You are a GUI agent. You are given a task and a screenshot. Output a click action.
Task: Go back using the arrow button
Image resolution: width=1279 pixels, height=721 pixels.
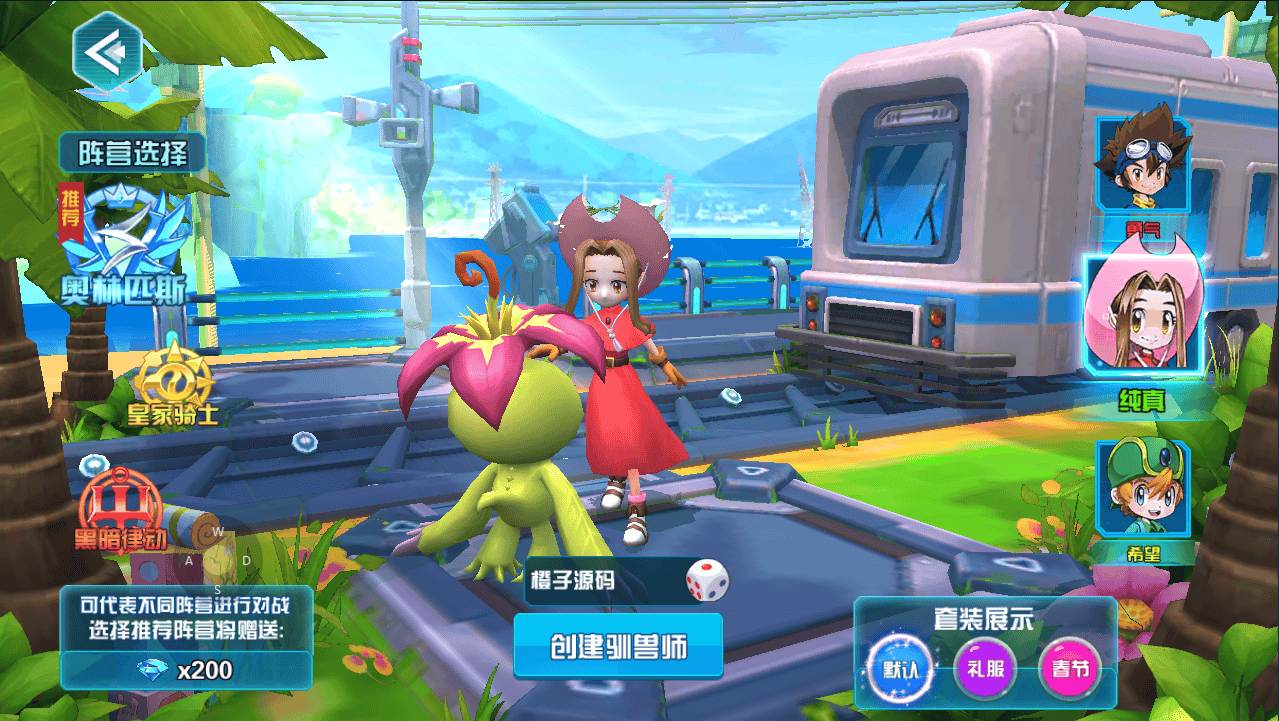107,50
